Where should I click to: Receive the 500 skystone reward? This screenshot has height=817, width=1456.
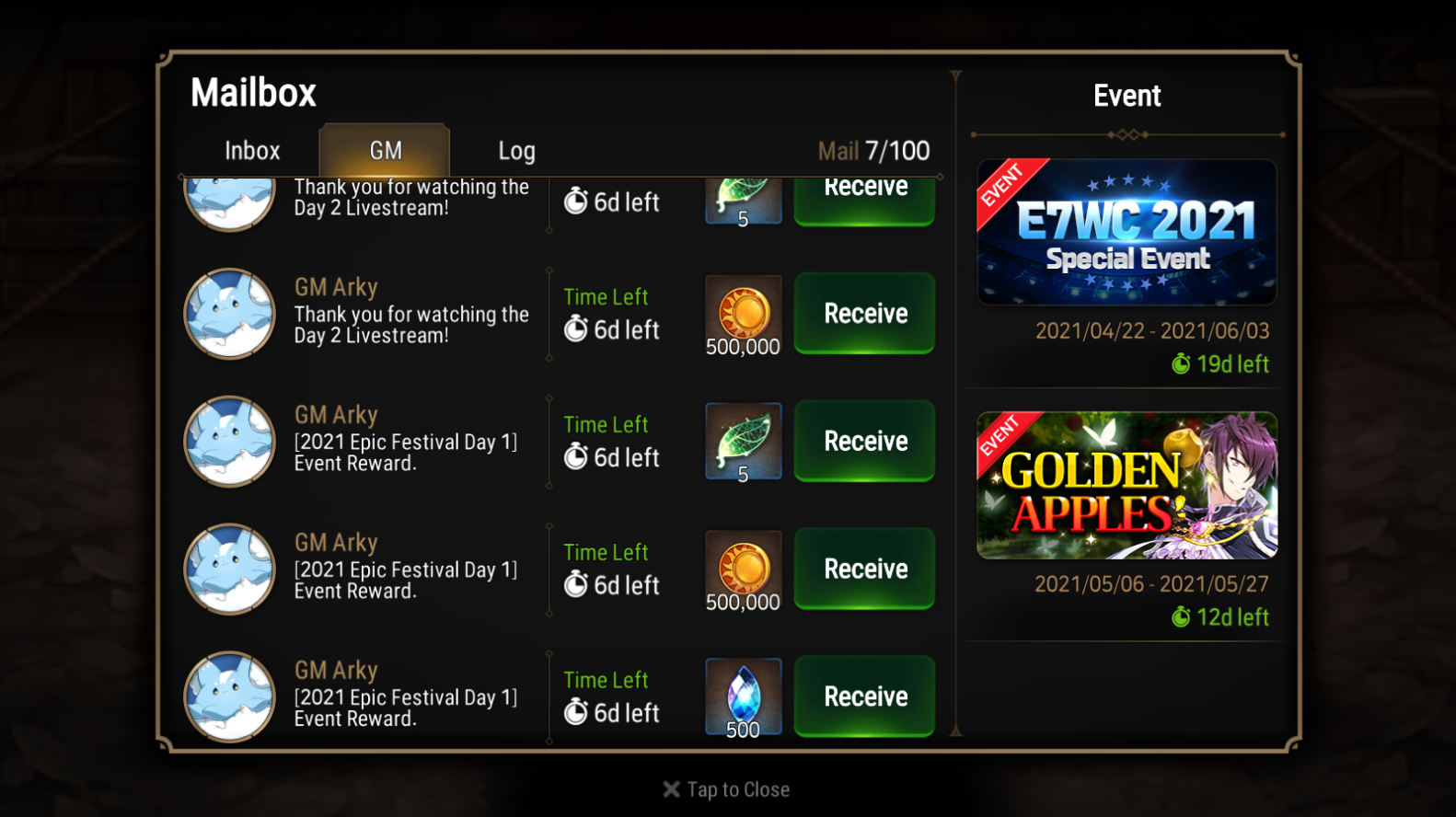point(863,696)
